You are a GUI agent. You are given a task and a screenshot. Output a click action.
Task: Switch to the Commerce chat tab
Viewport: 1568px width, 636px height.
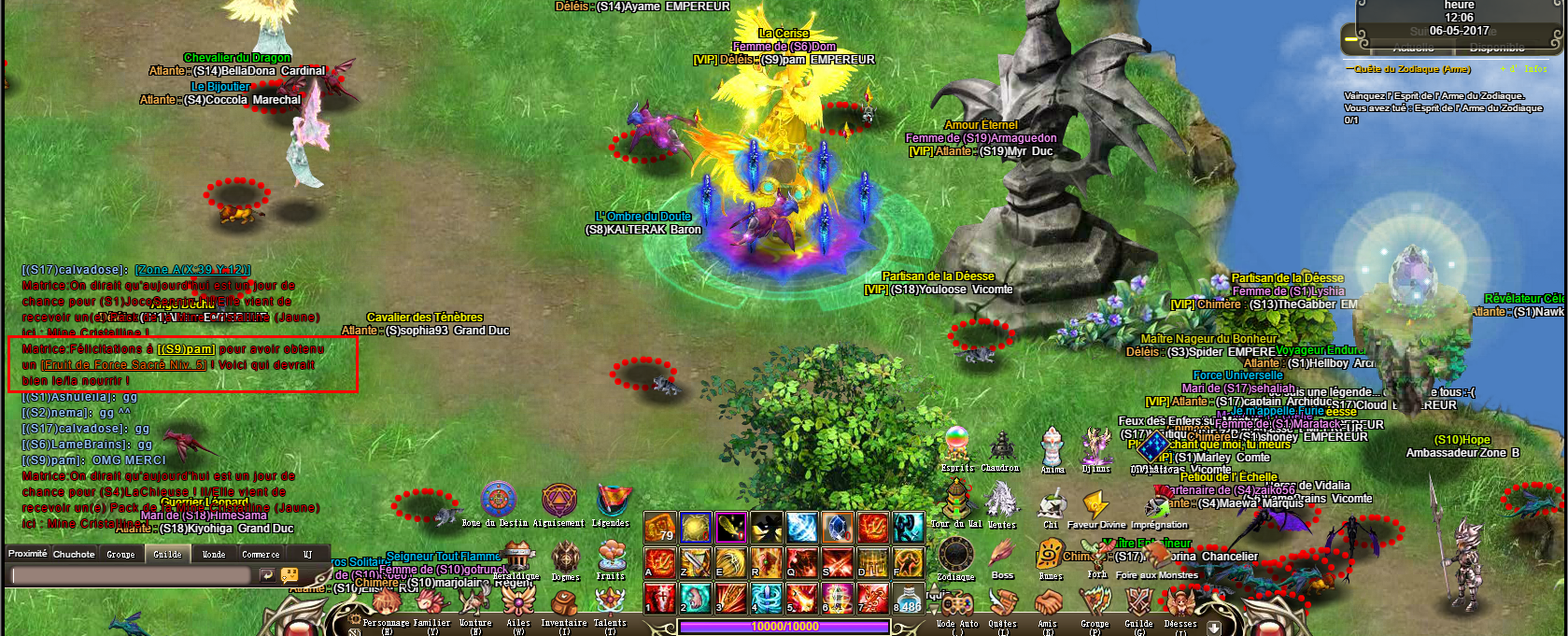[x=261, y=555]
